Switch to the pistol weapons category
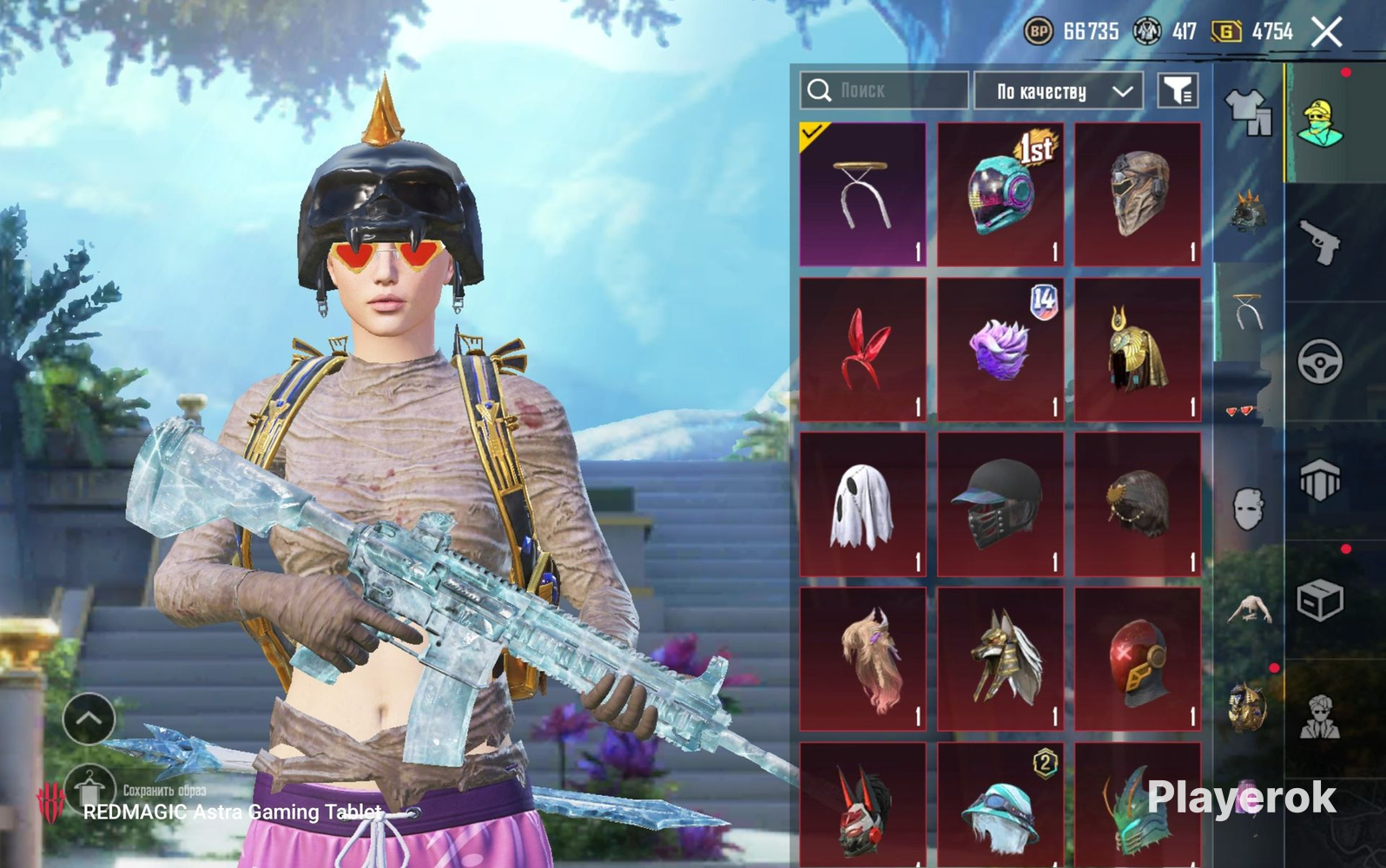This screenshot has width=1386, height=868. (1320, 241)
